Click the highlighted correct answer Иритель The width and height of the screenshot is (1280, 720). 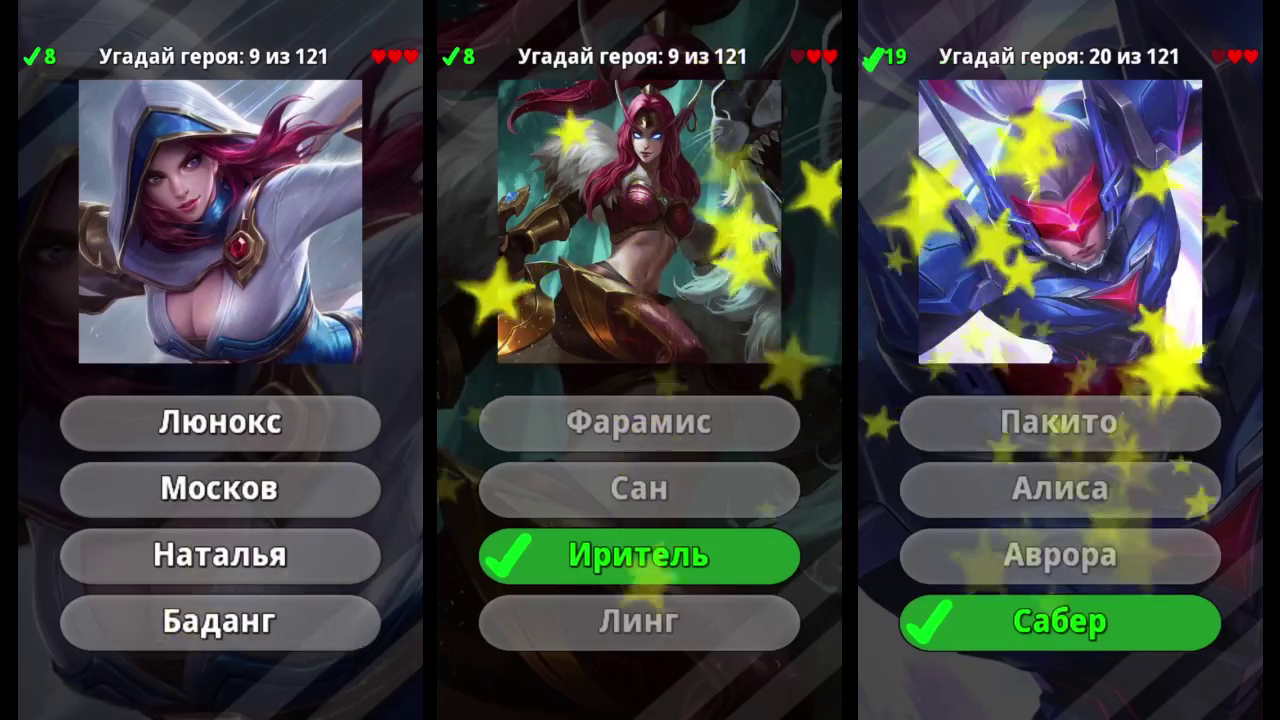click(640, 556)
